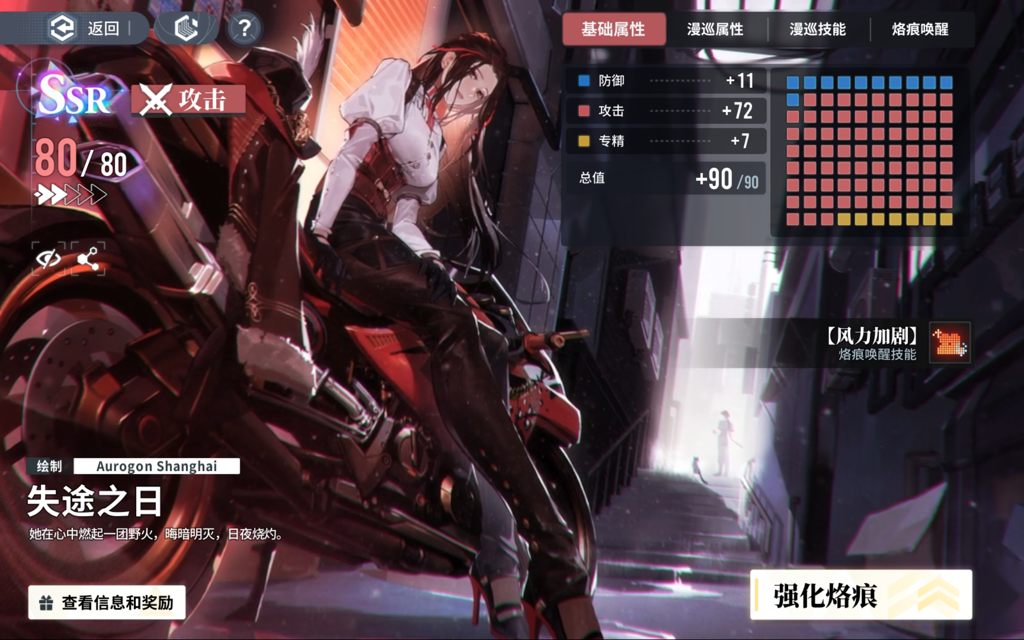This screenshot has height=640, width=1024.
Task: Click the 强化烙痕 enhance button
Action: click(x=861, y=596)
